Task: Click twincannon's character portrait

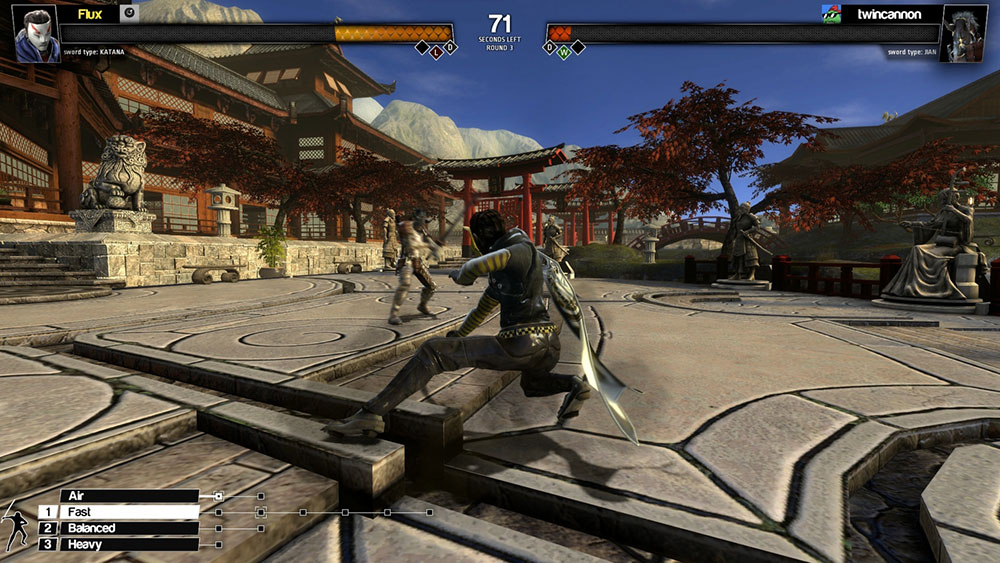Action: [x=963, y=35]
